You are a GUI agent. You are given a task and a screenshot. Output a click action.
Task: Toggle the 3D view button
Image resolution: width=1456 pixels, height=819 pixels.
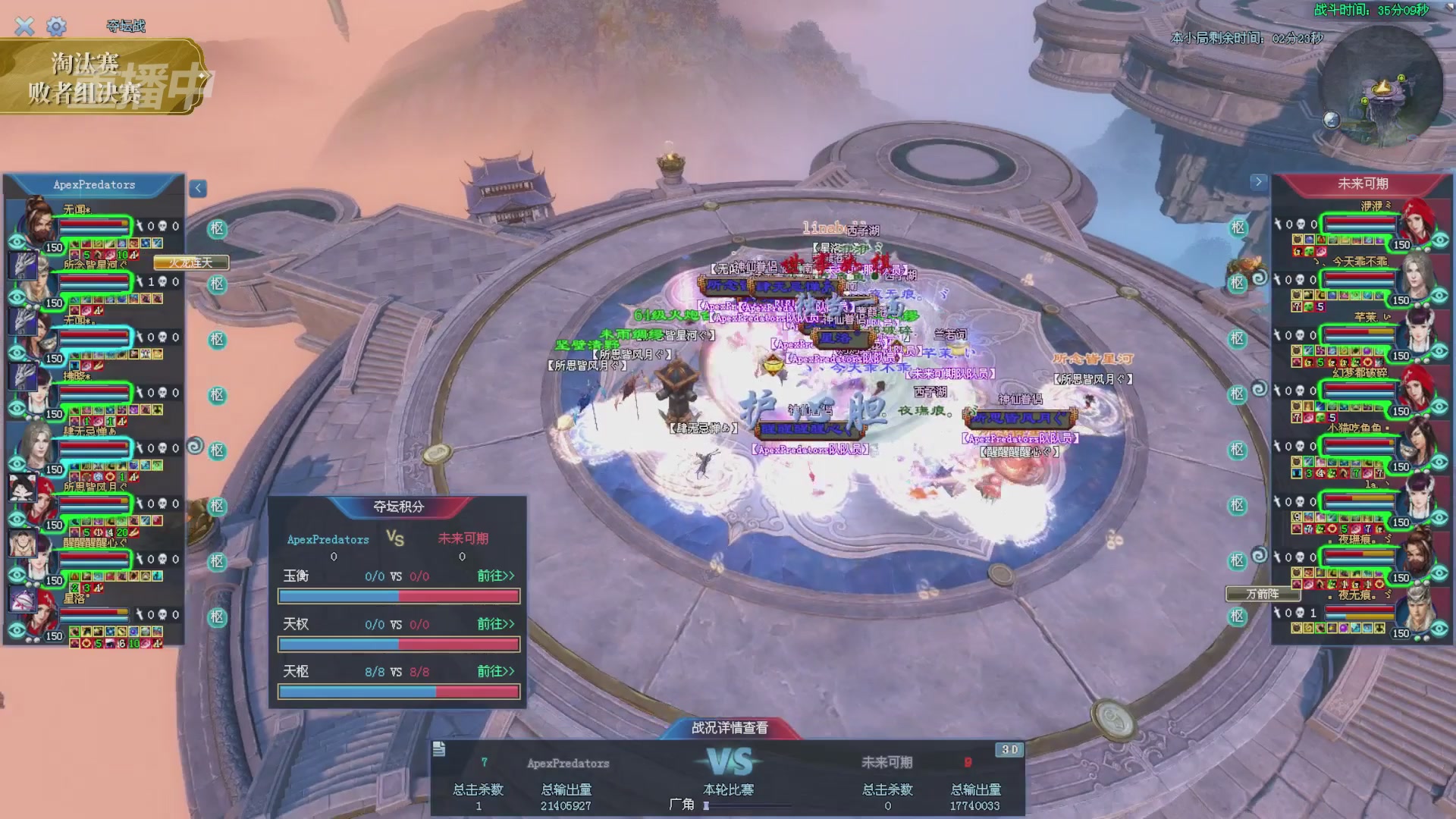tap(1009, 749)
